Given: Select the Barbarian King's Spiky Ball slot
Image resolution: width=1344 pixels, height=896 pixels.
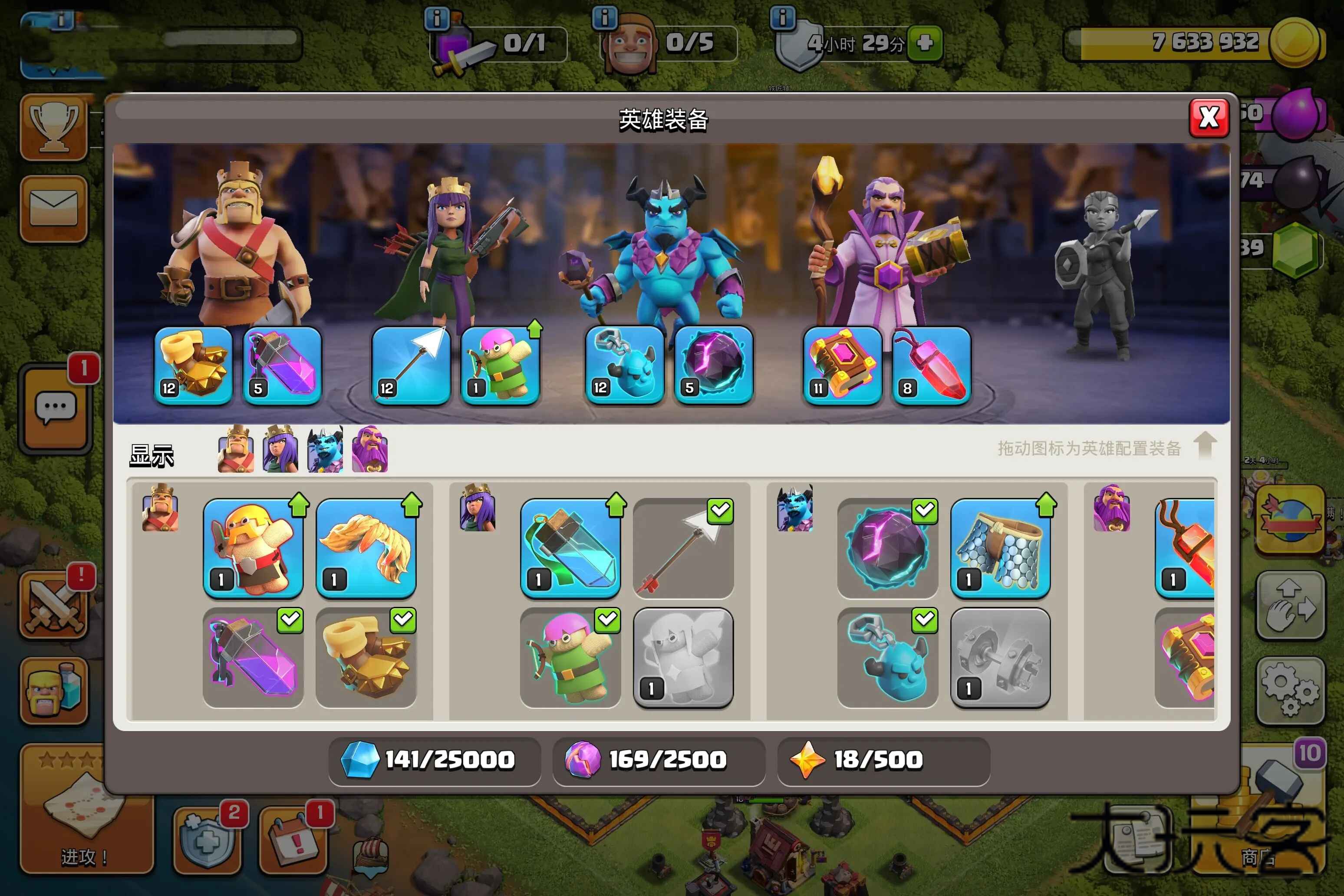Looking at the screenshot, I should point(193,366).
